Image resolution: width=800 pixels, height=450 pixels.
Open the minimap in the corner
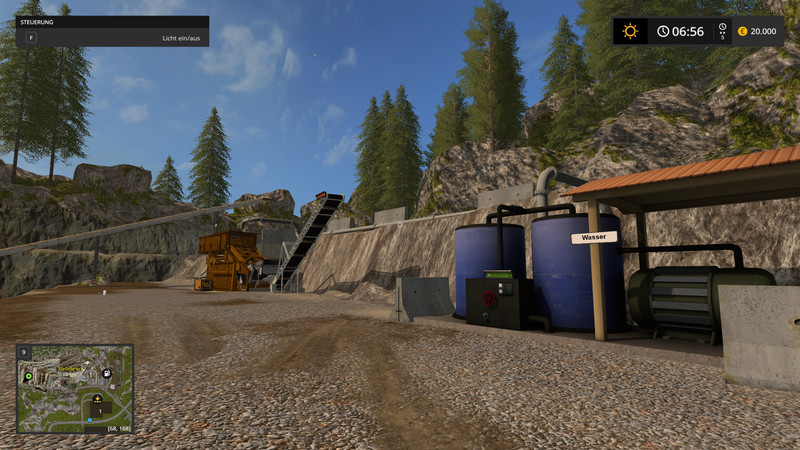tap(75, 389)
